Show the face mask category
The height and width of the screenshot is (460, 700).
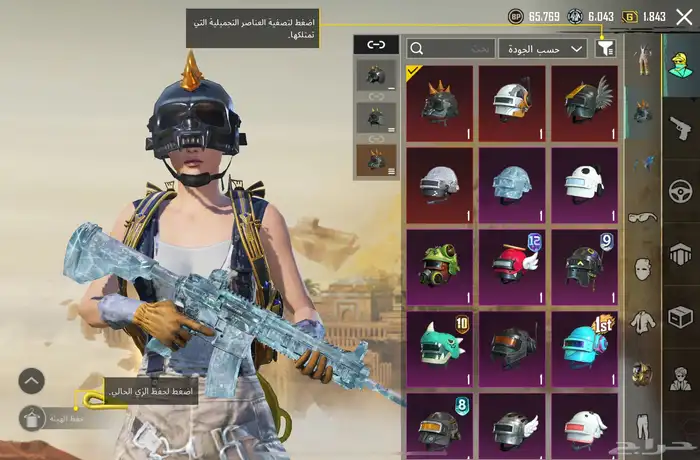pyautogui.click(x=641, y=268)
